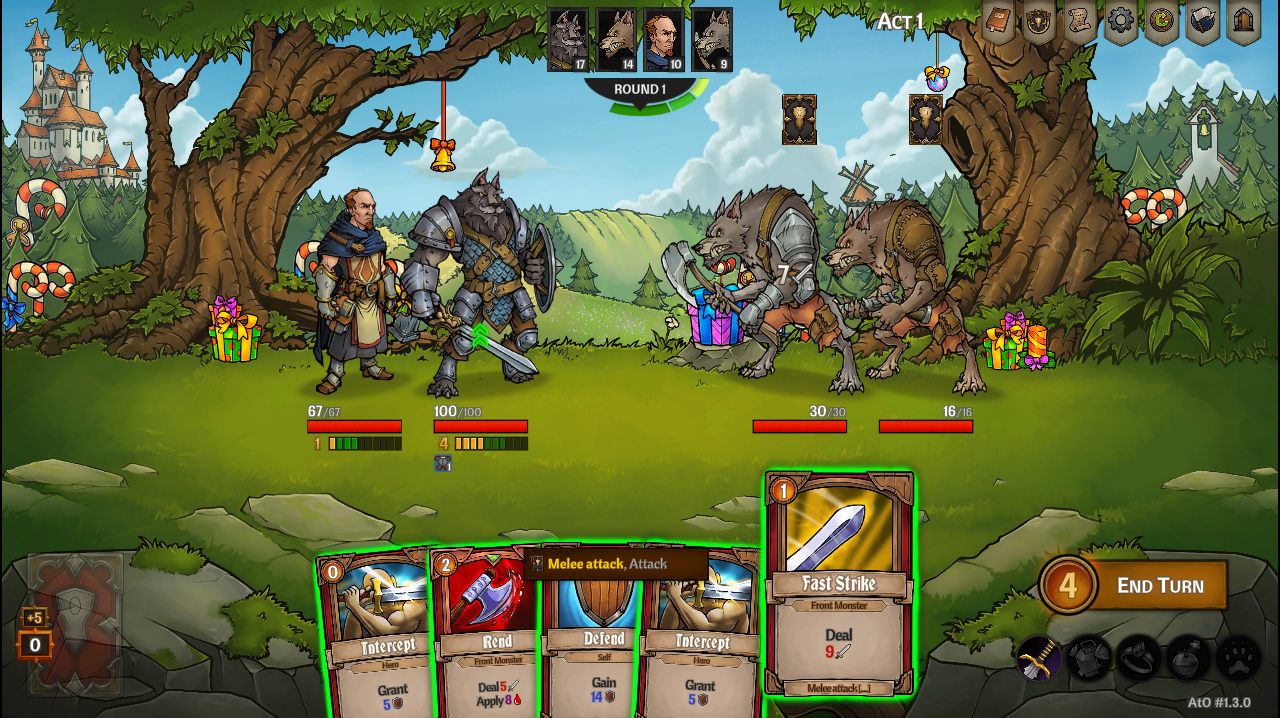
Task: Open the settings gear icon
Action: click(1120, 21)
